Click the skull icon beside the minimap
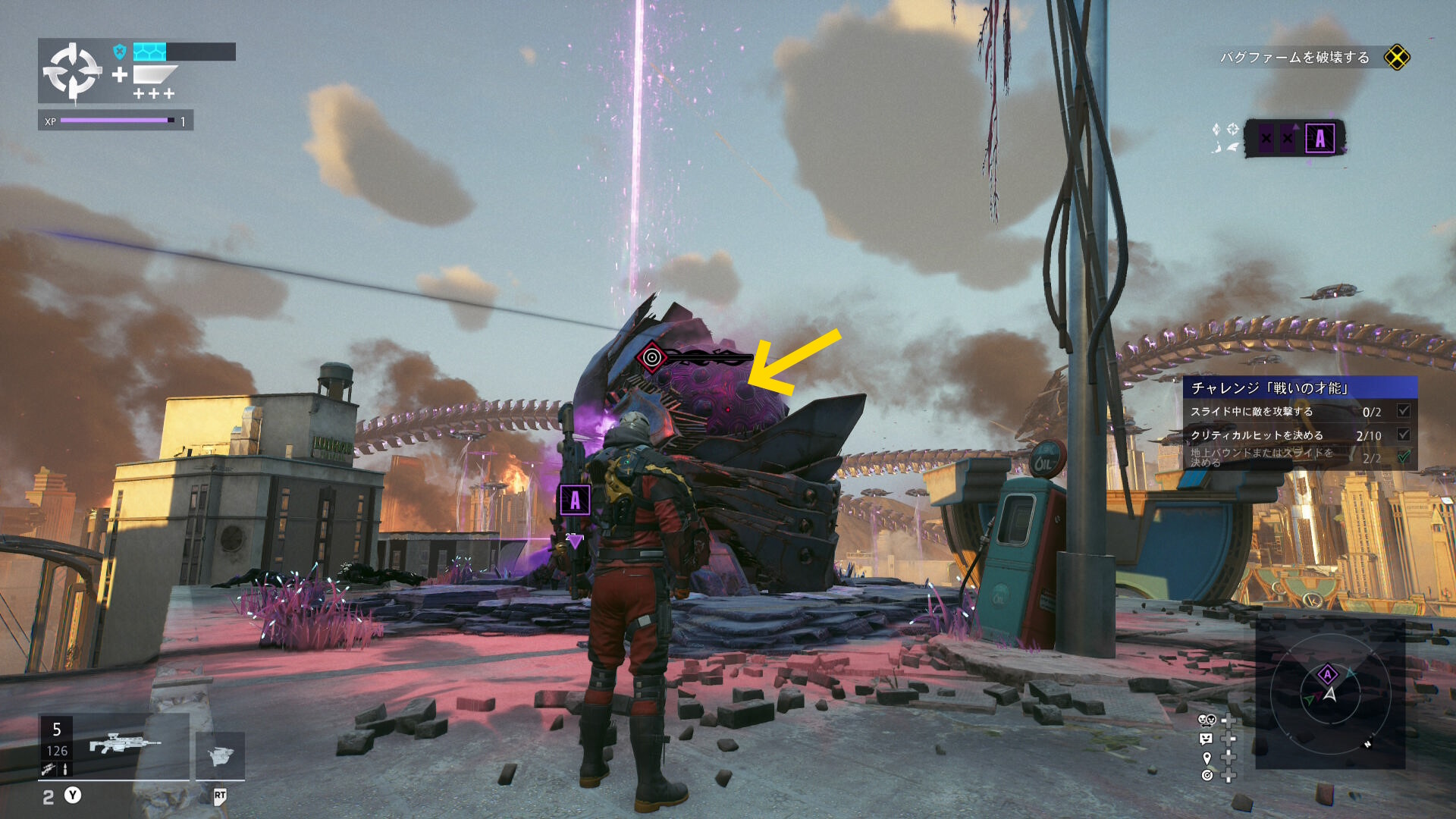This screenshot has width=1456, height=819. pyautogui.click(x=1207, y=720)
